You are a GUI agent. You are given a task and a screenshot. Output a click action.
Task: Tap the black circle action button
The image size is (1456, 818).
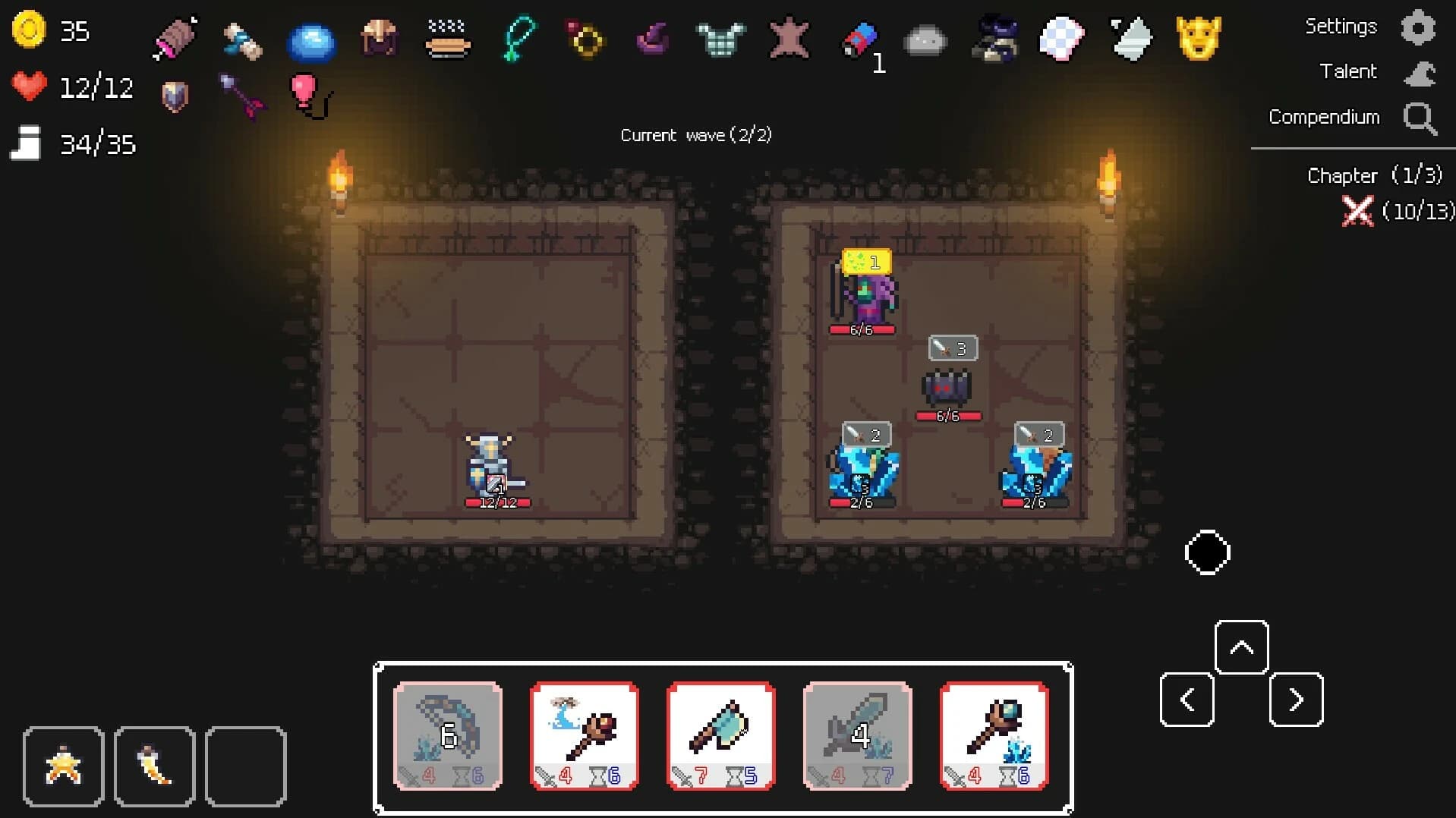1207,552
